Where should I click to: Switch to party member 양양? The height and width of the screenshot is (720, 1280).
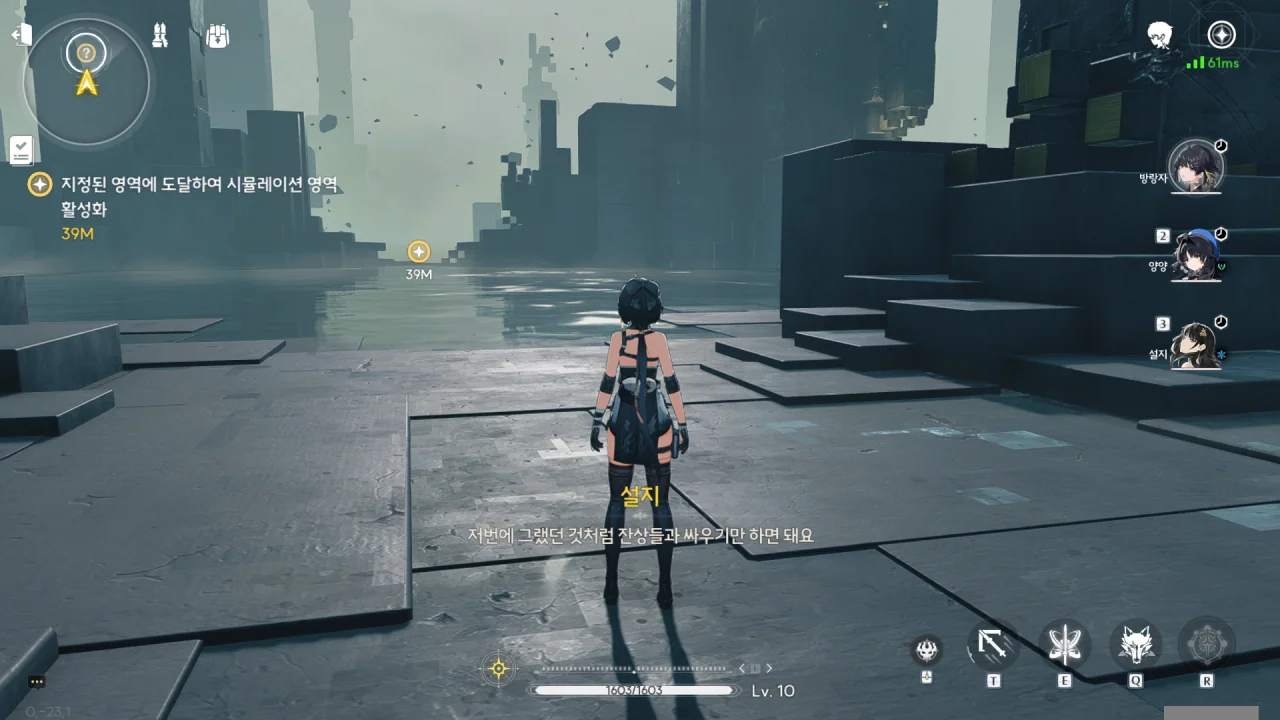pyautogui.click(x=1195, y=255)
